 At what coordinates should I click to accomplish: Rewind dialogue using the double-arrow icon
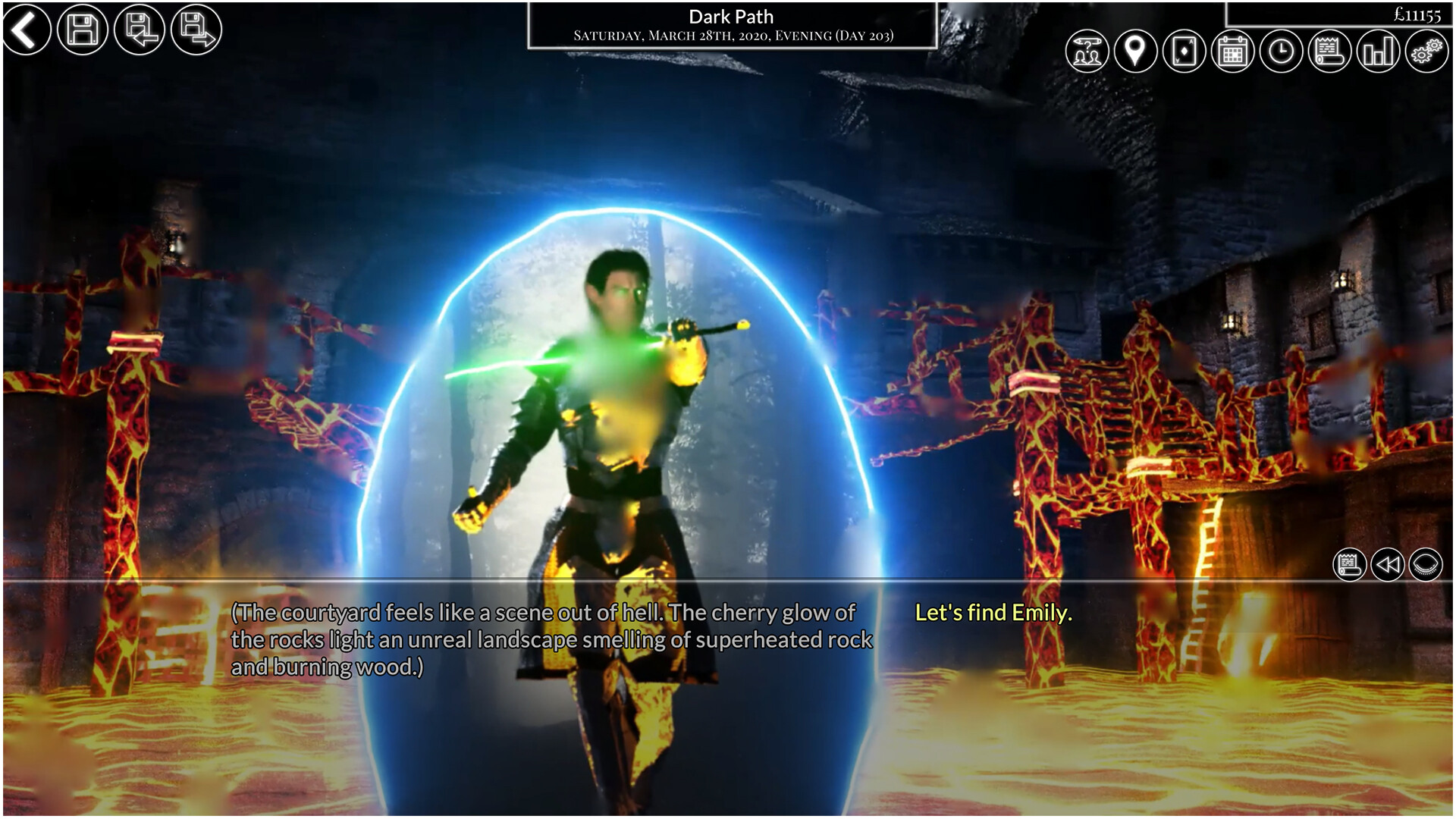[x=1387, y=565]
